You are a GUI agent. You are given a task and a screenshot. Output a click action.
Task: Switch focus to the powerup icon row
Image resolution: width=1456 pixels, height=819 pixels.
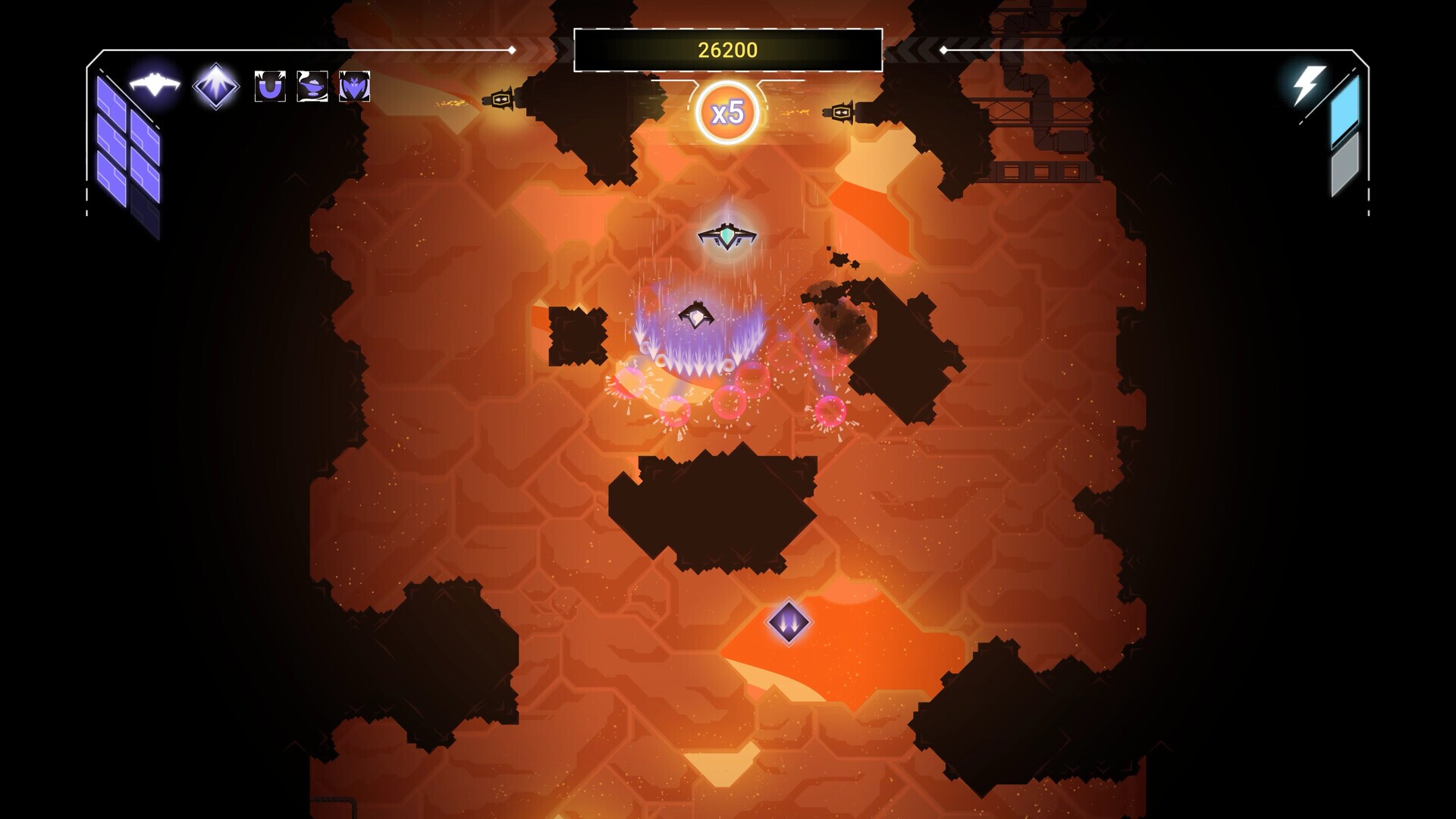311,86
